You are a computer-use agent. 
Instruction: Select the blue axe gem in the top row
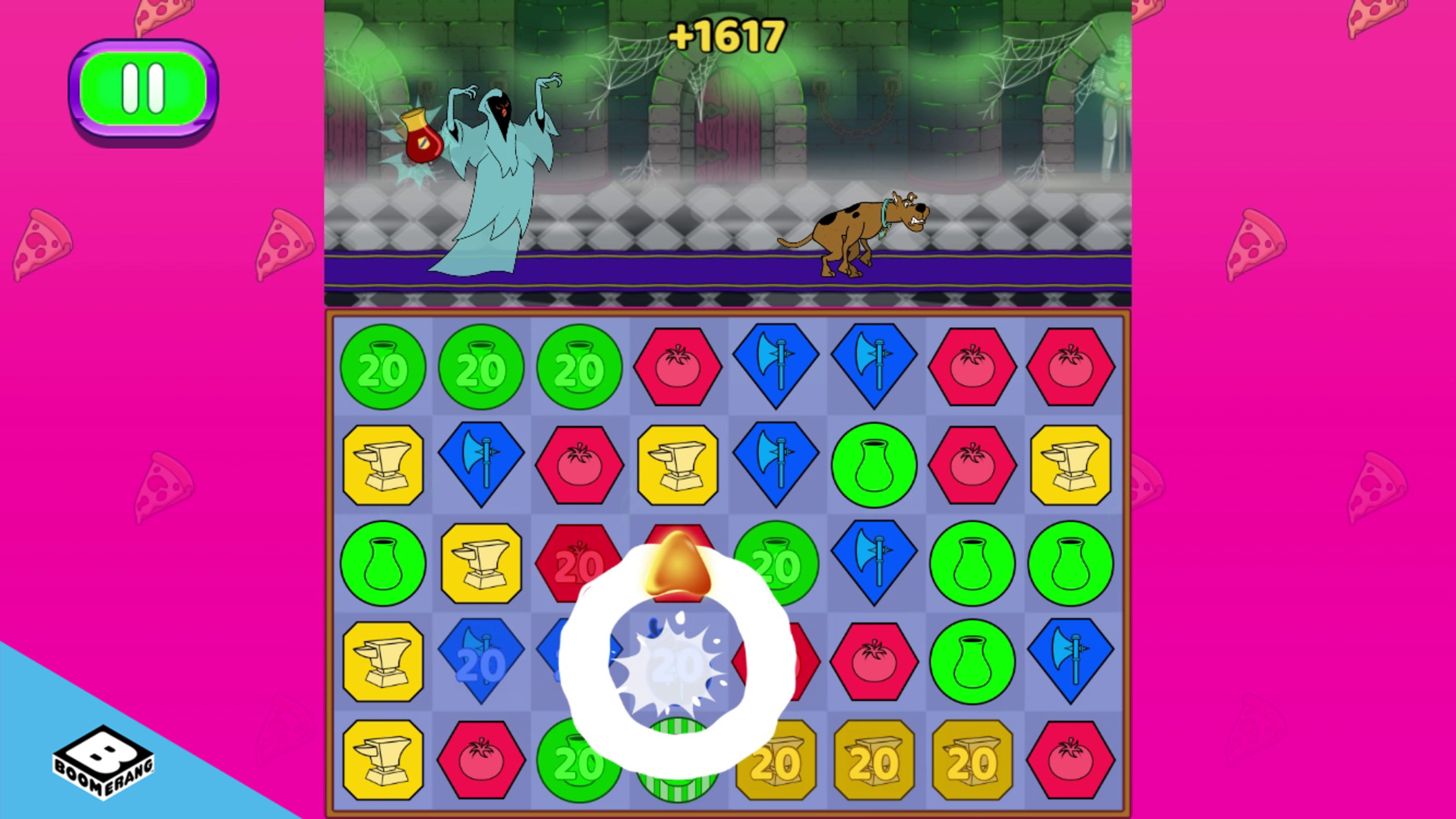(775, 367)
